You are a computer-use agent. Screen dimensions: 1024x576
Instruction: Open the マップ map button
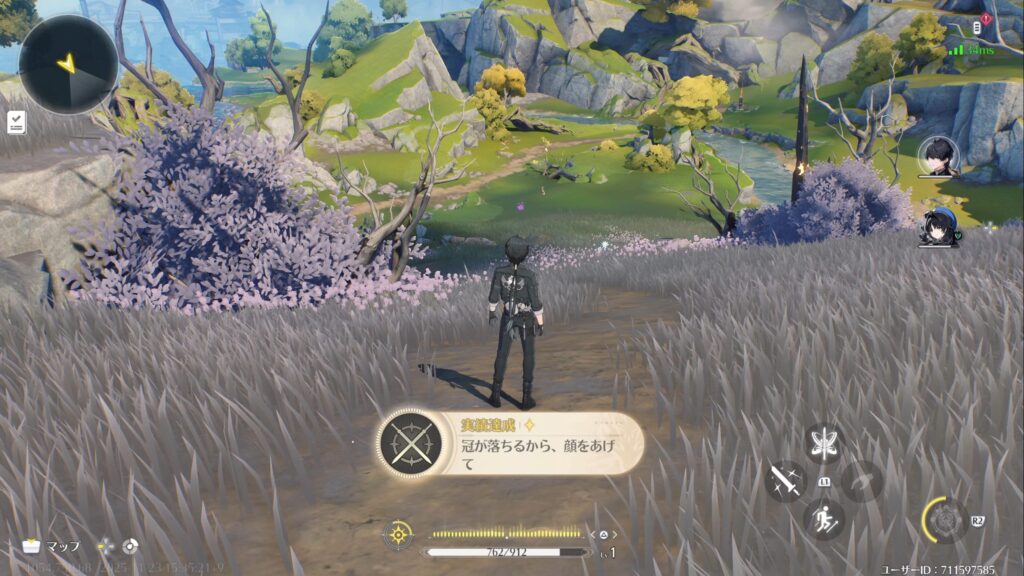point(52,546)
